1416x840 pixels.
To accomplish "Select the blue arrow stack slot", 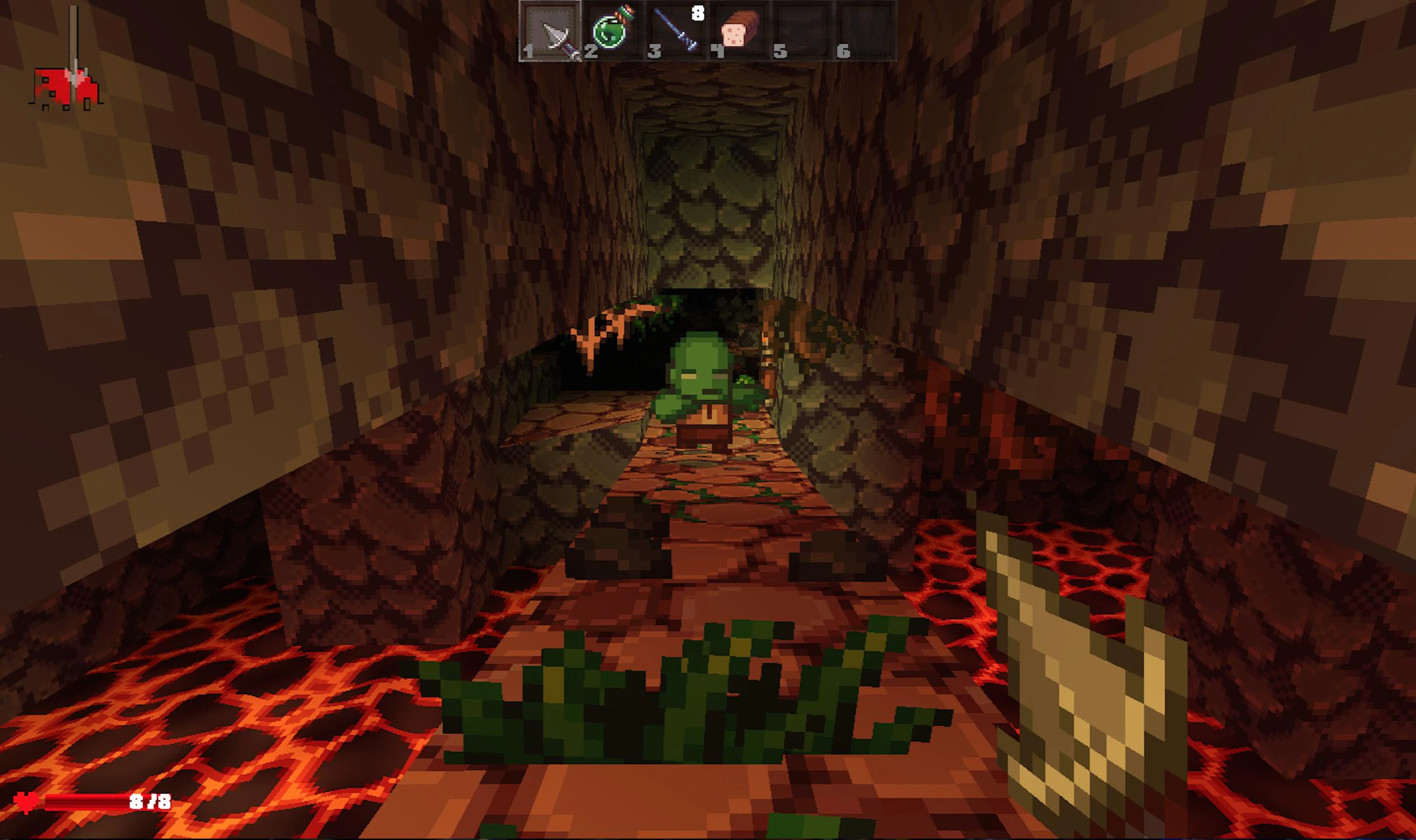I will tap(677, 32).
